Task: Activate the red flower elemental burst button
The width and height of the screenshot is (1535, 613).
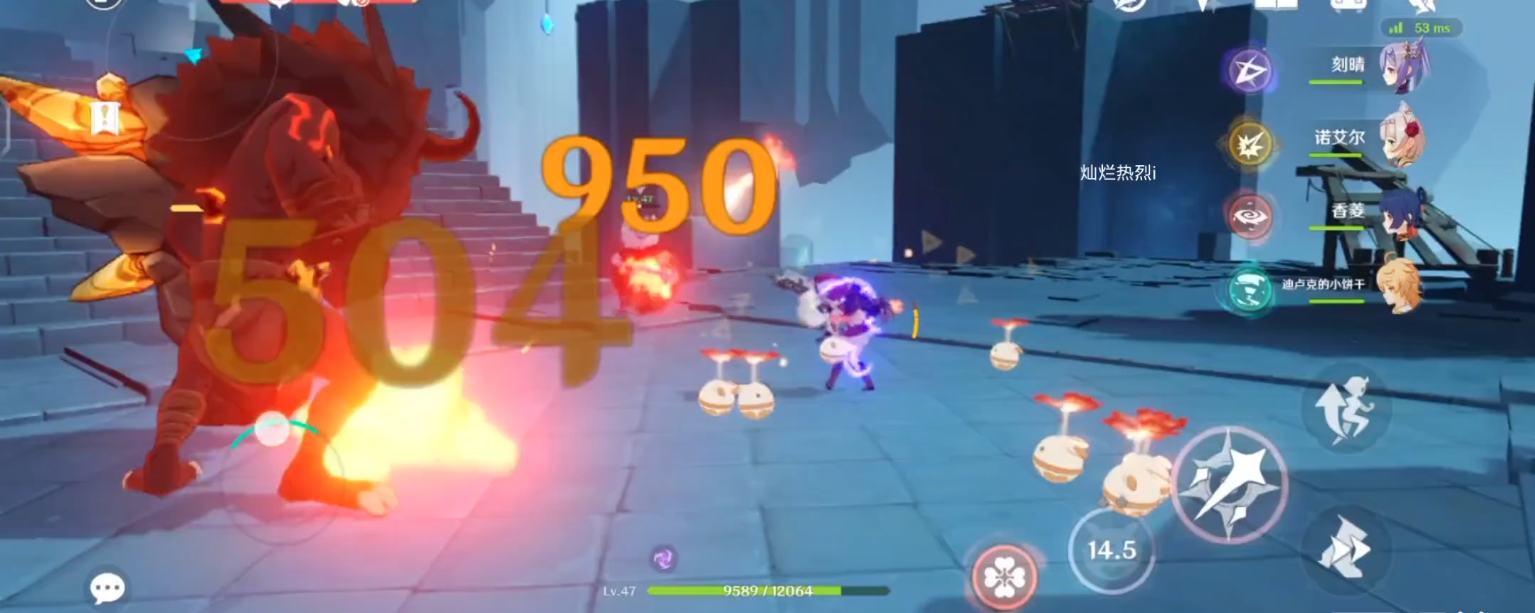Action: (1003, 576)
